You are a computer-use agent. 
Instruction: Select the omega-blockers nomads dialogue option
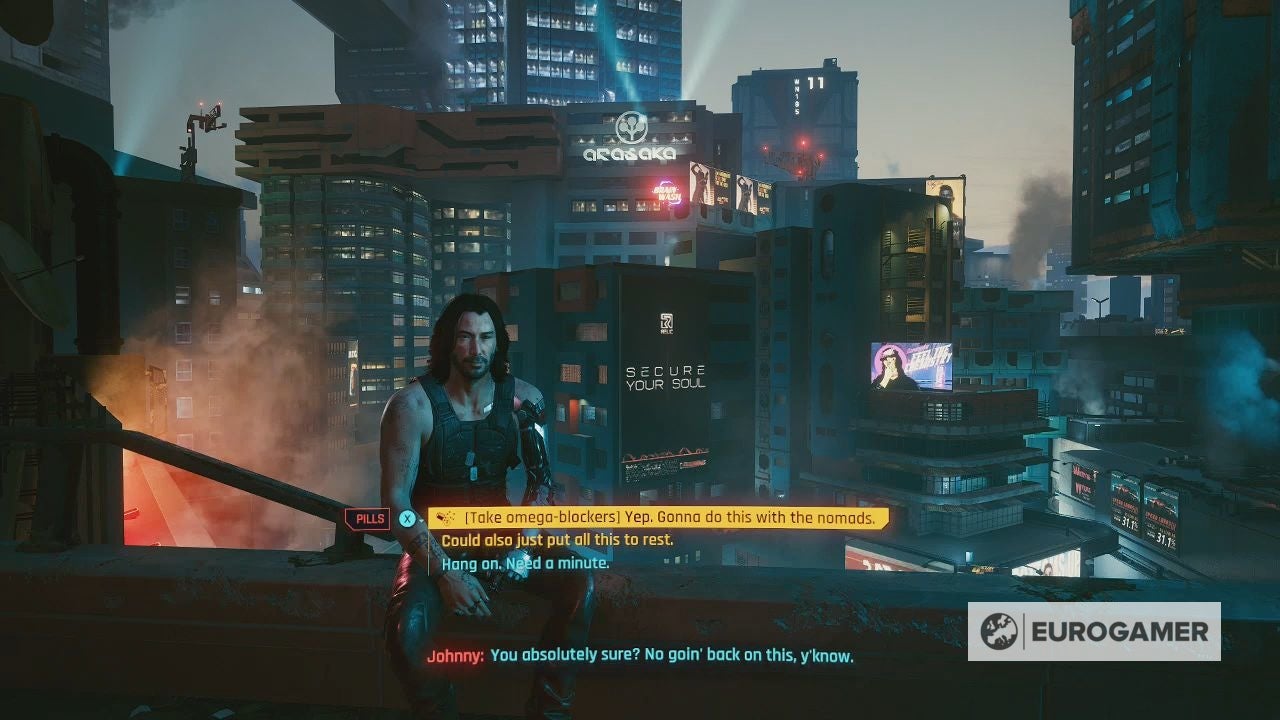click(660, 518)
